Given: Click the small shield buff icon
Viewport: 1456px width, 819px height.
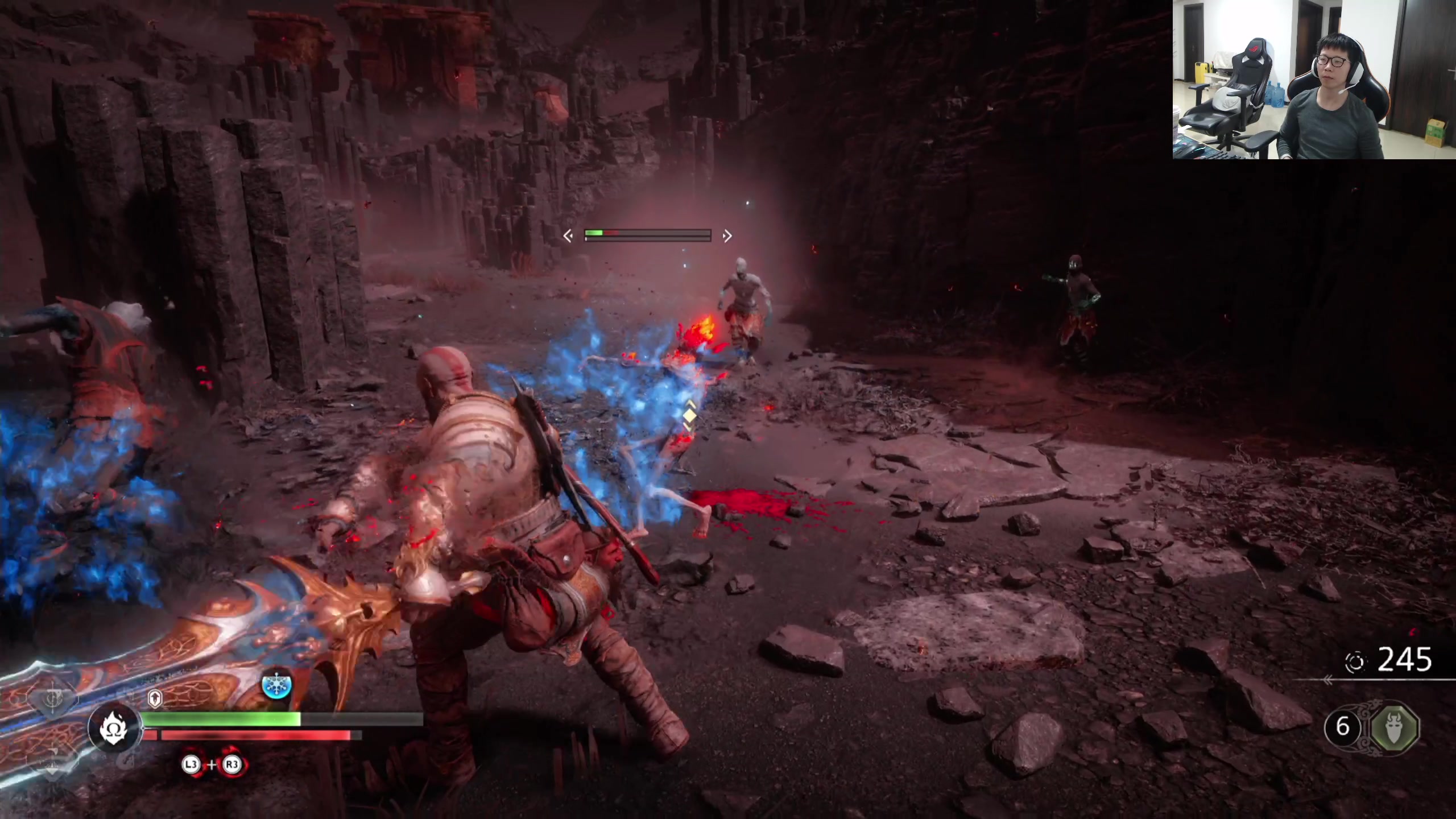Looking at the screenshot, I should [155, 698].
